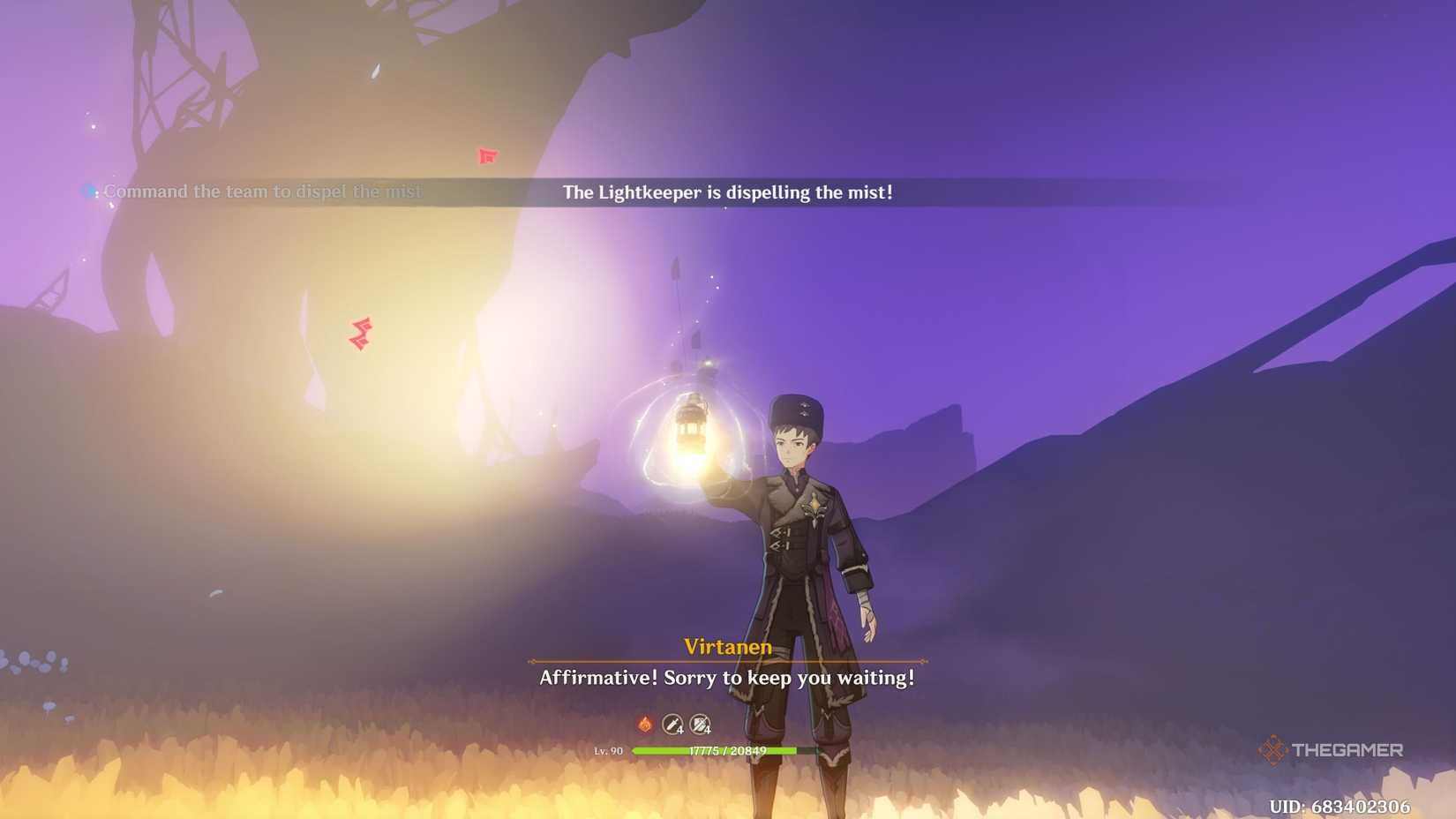The width and height of the screenshot is (1456, 819).
Task: Click the dialogue line Affirmative! Sorry to keep you waiting!
Action: click(726, 679)
